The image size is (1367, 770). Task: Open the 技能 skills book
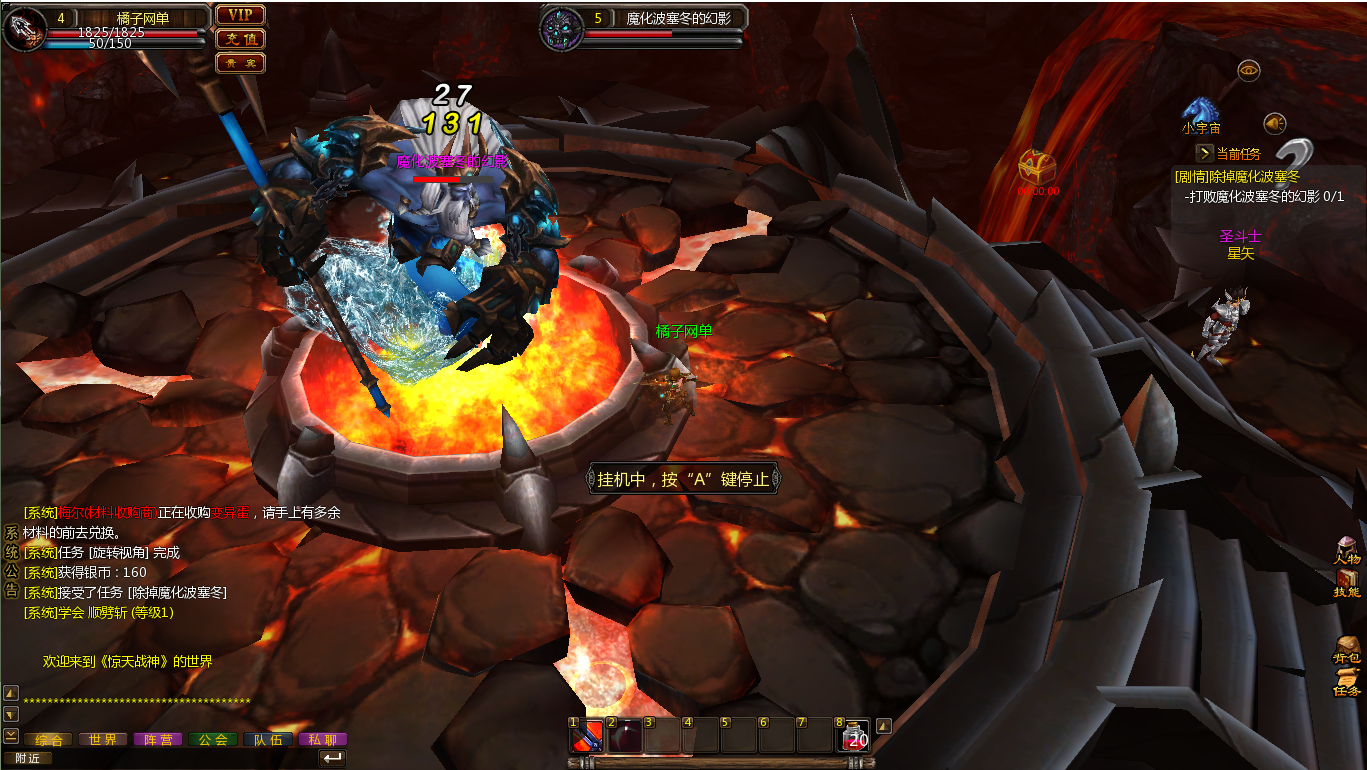[1347, 583]
